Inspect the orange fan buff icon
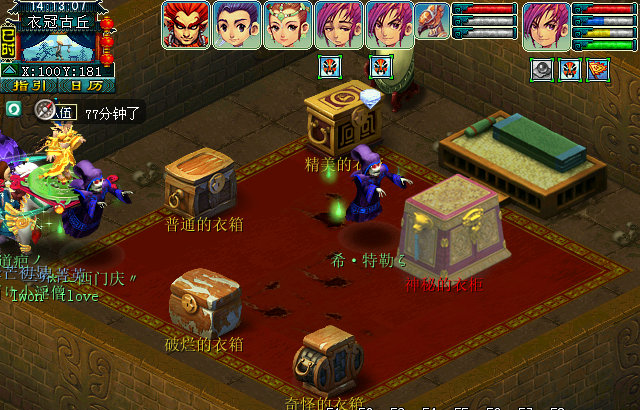Image resolution: width=640 pixels, height=410 pixels. click(x=598, y=69)
